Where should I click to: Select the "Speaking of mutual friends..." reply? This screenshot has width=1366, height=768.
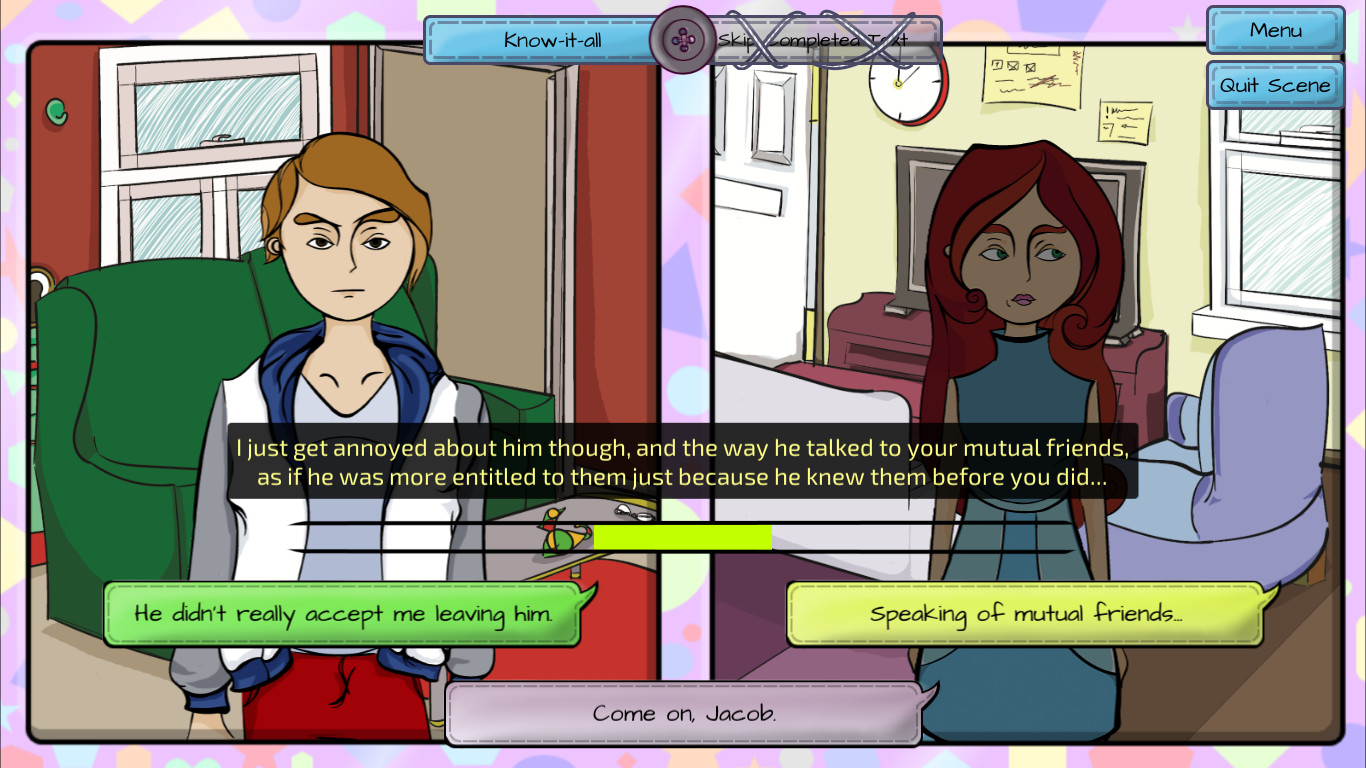[x=1024, y=613]
